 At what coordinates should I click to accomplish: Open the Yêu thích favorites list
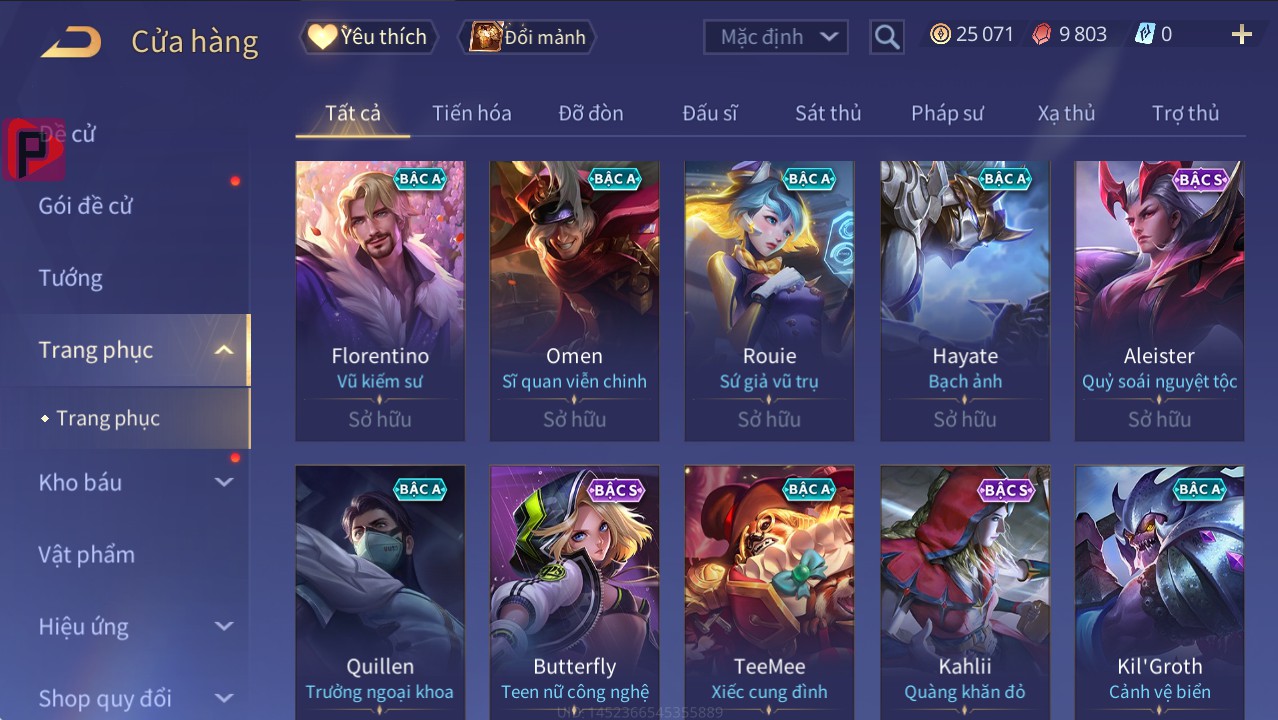pyautogui.click(x=368, y=37)
